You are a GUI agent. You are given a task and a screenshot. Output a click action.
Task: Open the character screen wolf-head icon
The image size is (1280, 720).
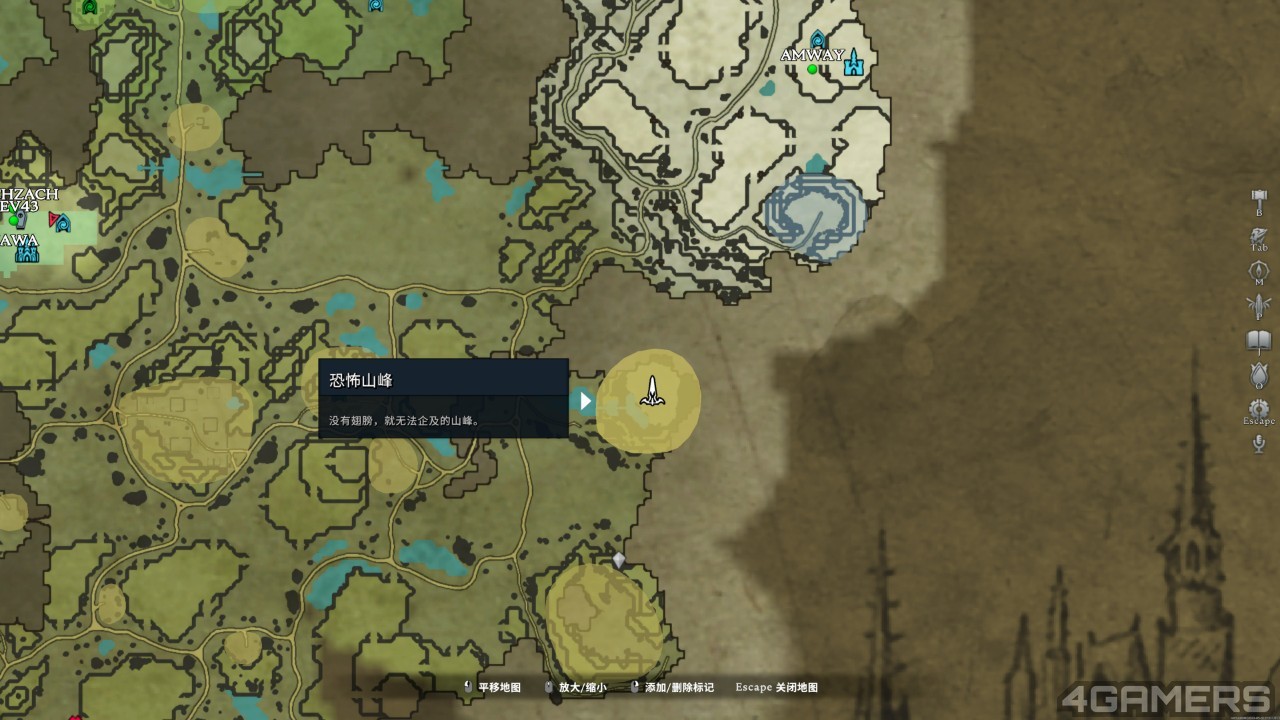[1259, 237]
